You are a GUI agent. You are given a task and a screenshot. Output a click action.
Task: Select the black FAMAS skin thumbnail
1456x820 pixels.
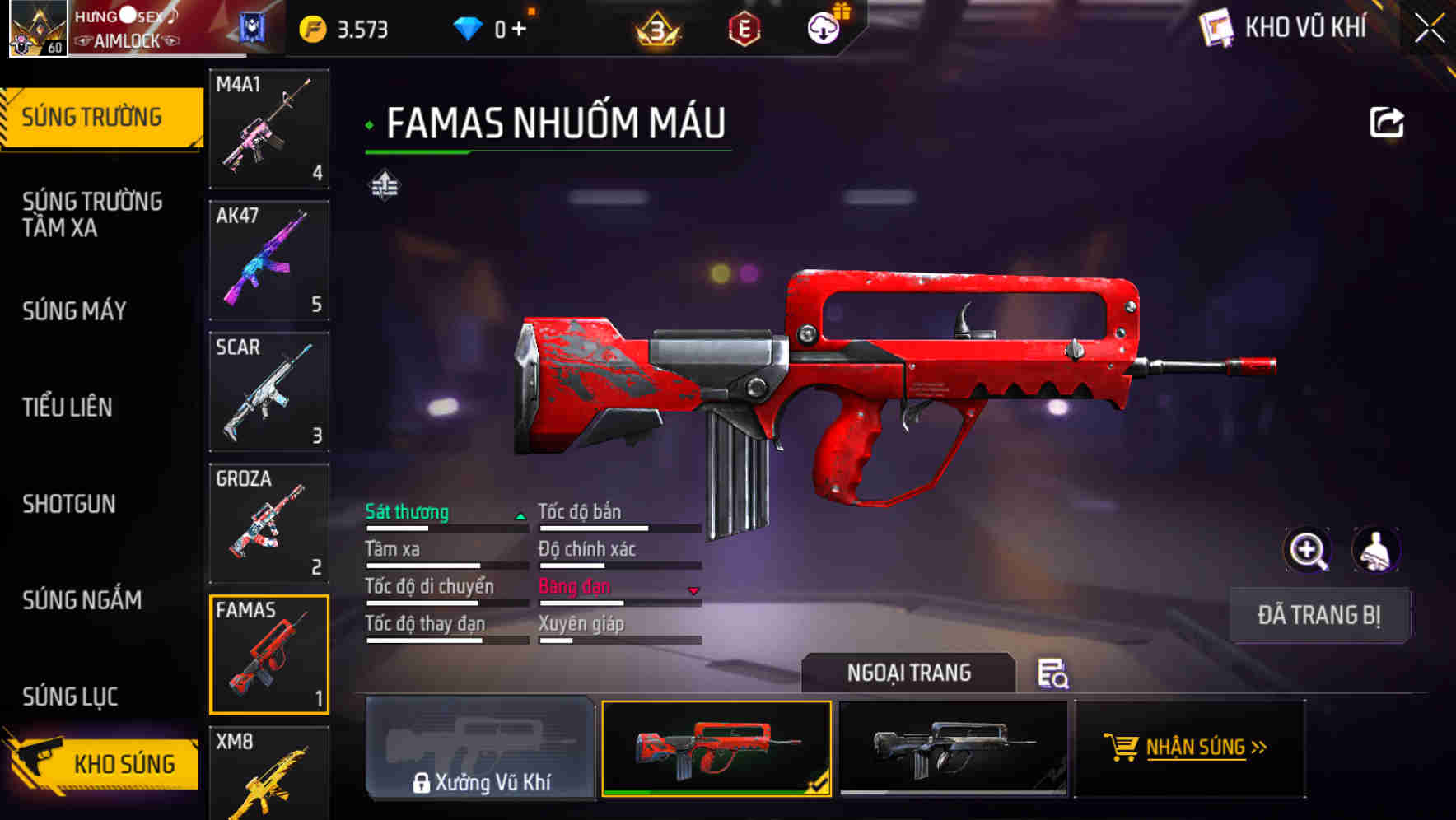point(953,748)
